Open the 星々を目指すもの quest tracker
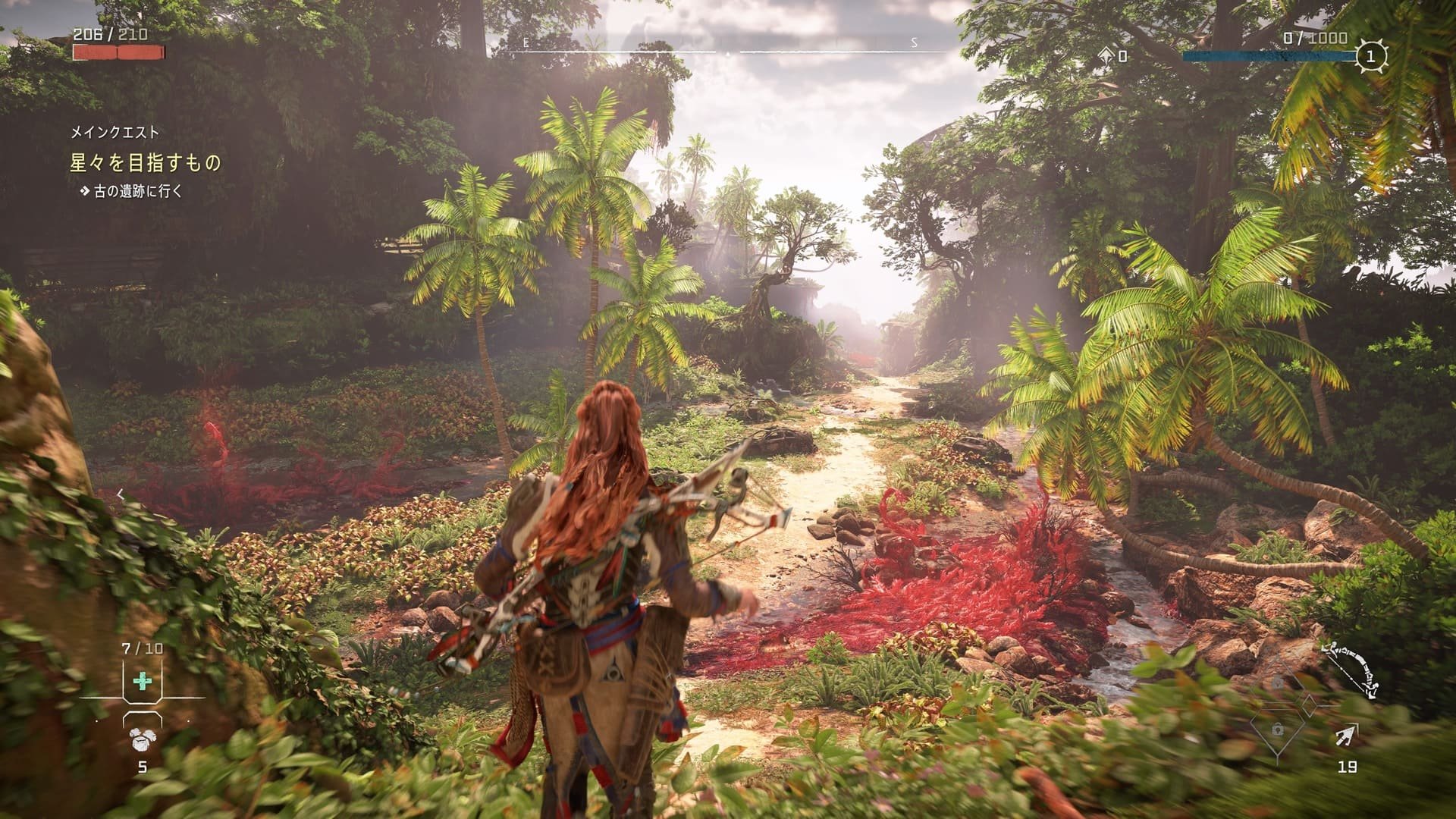Screen dimensions: 1456x819 [146, 163]
